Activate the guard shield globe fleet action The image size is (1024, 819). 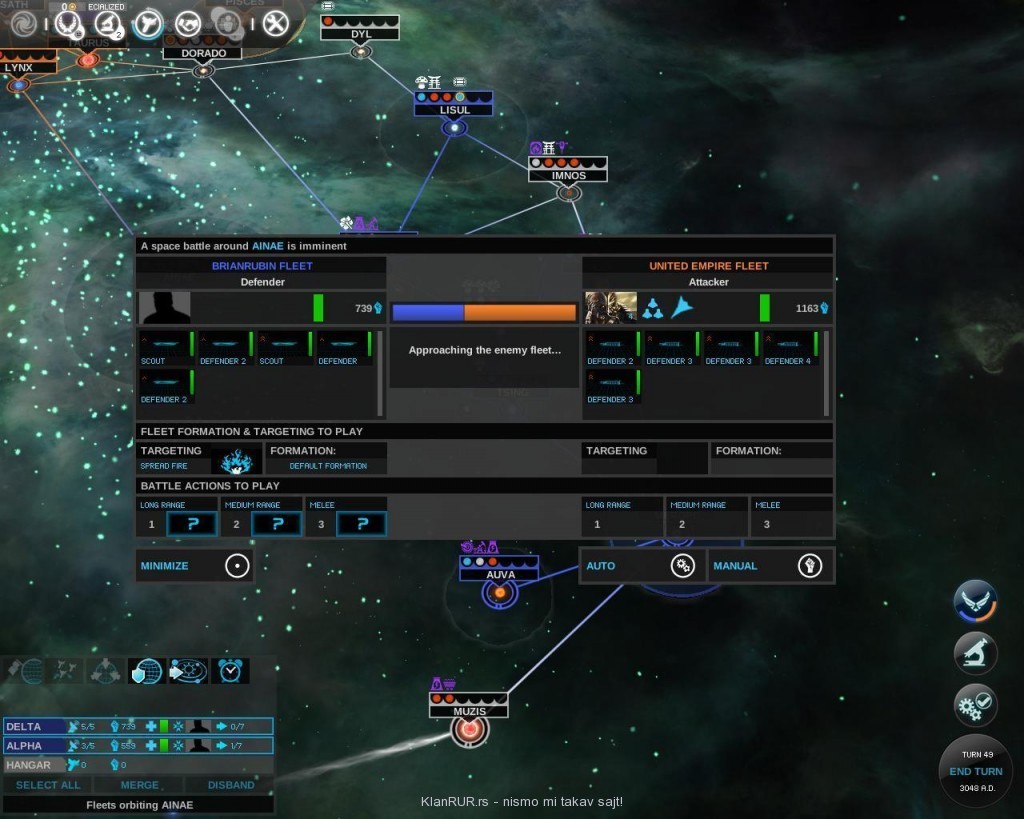(146, 671)
